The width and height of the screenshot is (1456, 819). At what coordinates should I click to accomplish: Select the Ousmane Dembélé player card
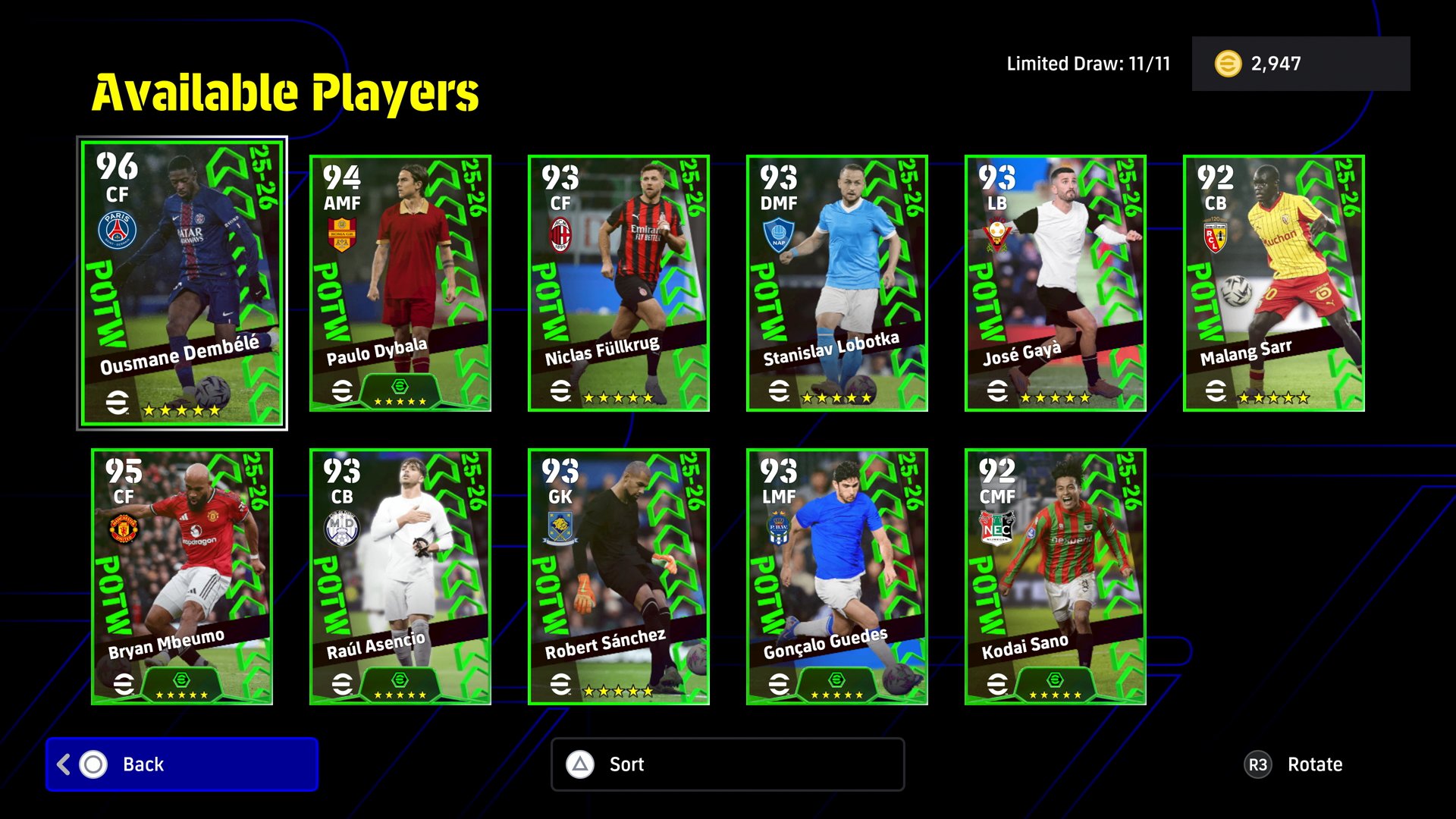182,283
